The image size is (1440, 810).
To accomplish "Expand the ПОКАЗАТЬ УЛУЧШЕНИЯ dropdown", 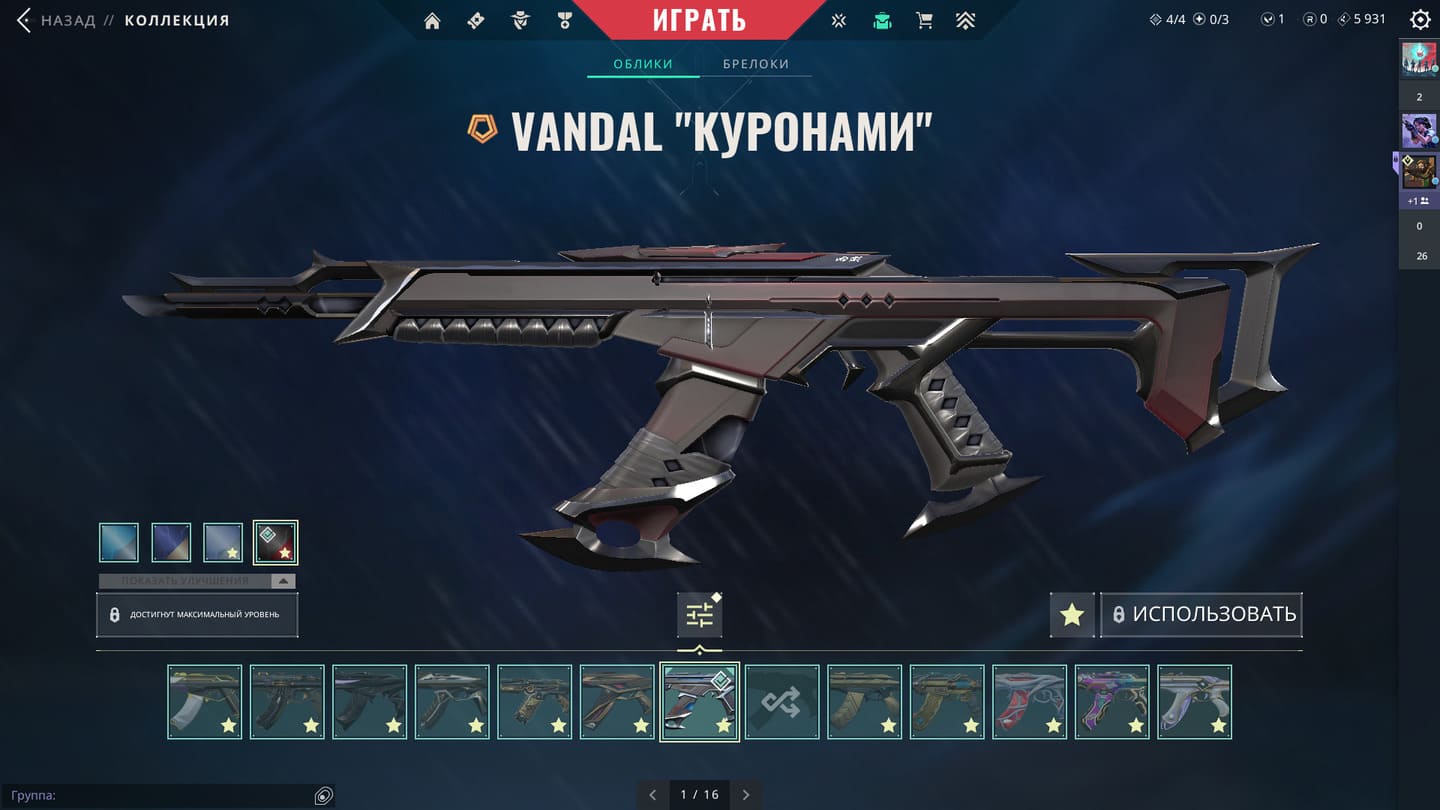I will click(x=197, y=581).
